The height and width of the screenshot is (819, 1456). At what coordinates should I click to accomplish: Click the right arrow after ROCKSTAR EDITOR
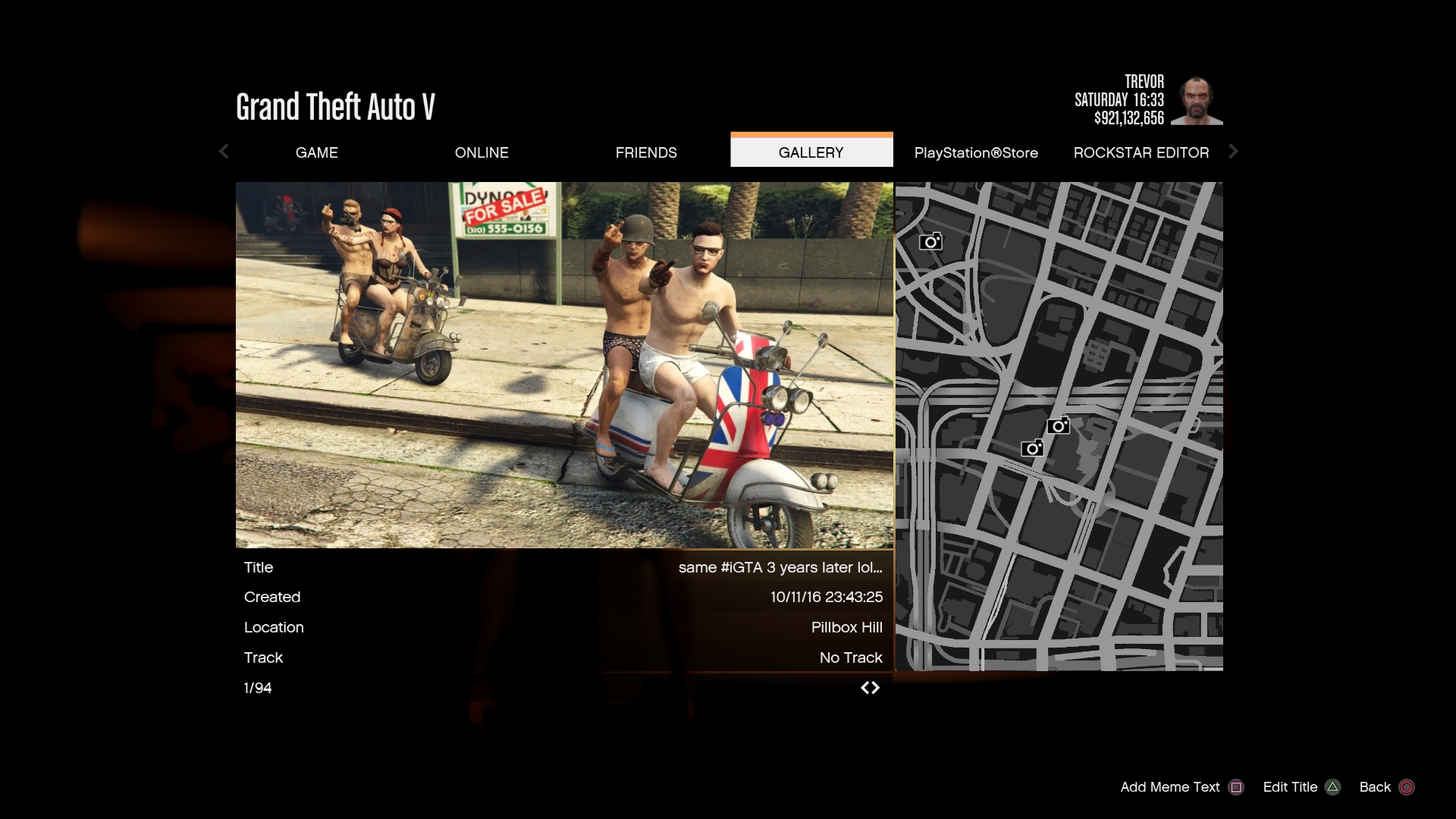pyautogui.click(x=1233, y=152)
